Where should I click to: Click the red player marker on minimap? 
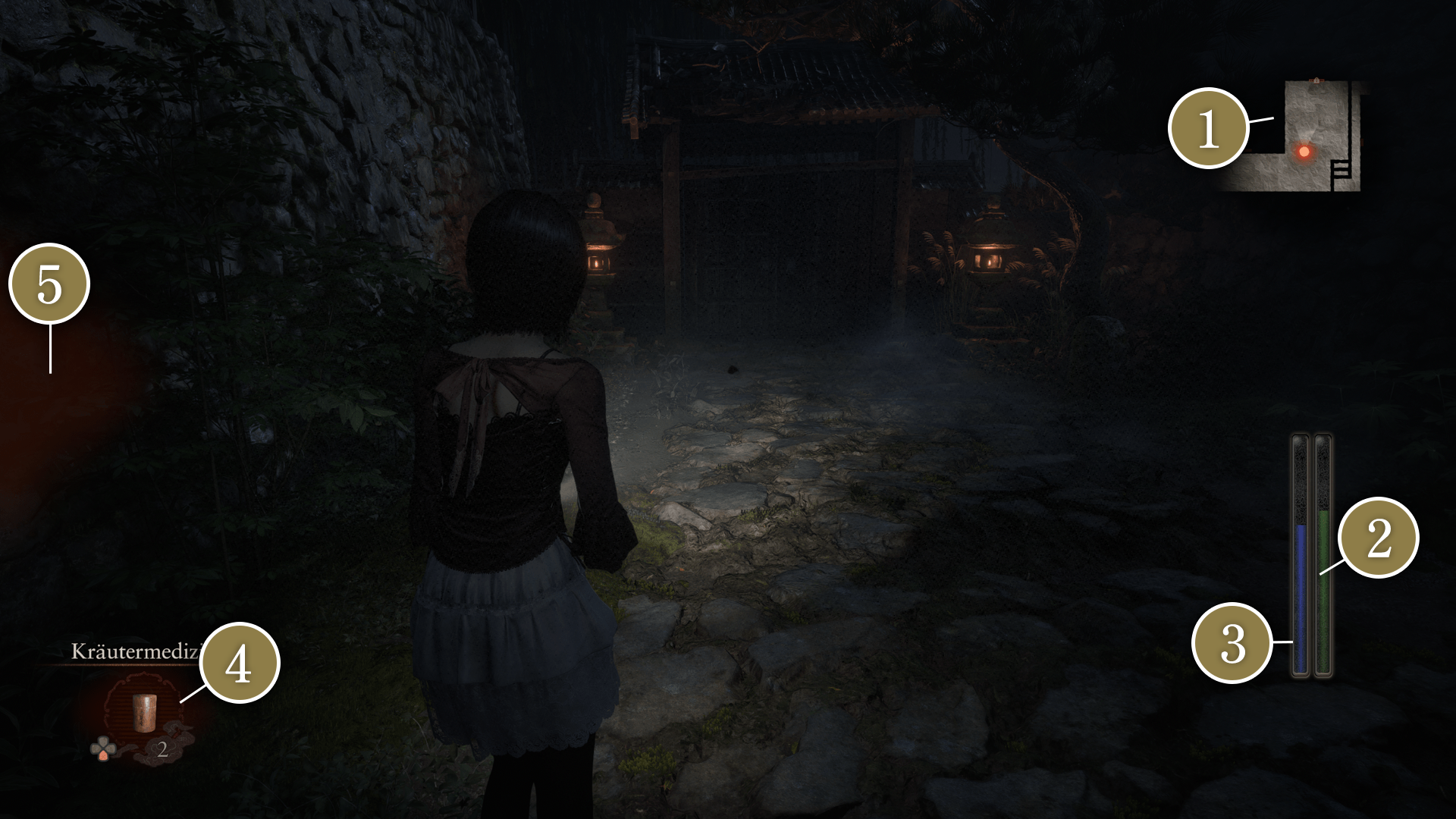(1304, 152)
